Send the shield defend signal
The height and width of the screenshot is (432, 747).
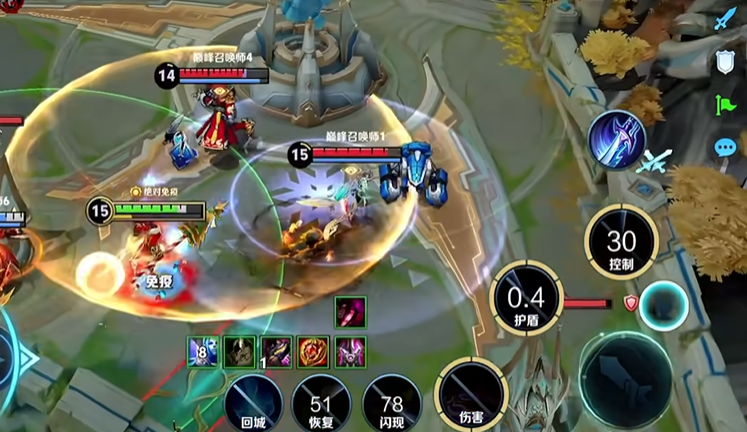(724, 62)
